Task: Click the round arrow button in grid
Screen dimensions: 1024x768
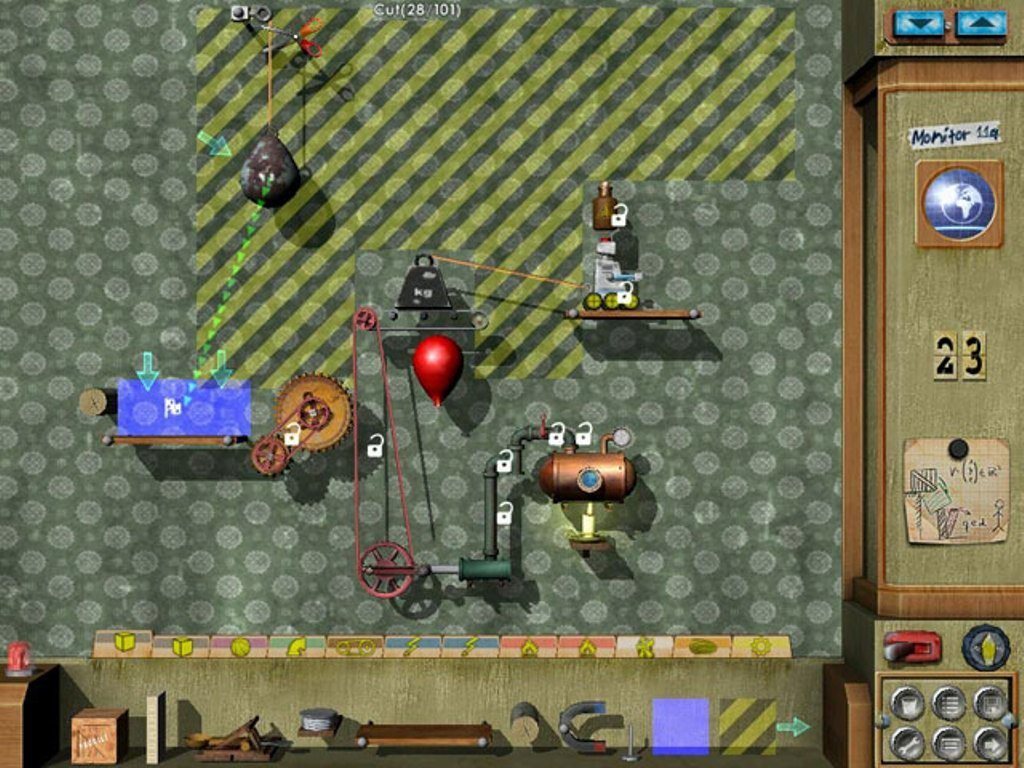Action: pos(989,742)
